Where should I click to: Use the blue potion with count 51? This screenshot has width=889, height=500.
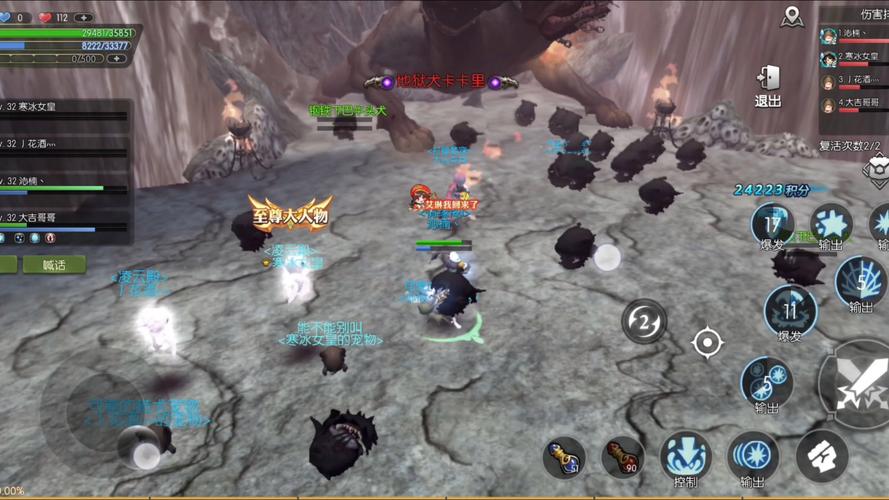pos(564,457)
